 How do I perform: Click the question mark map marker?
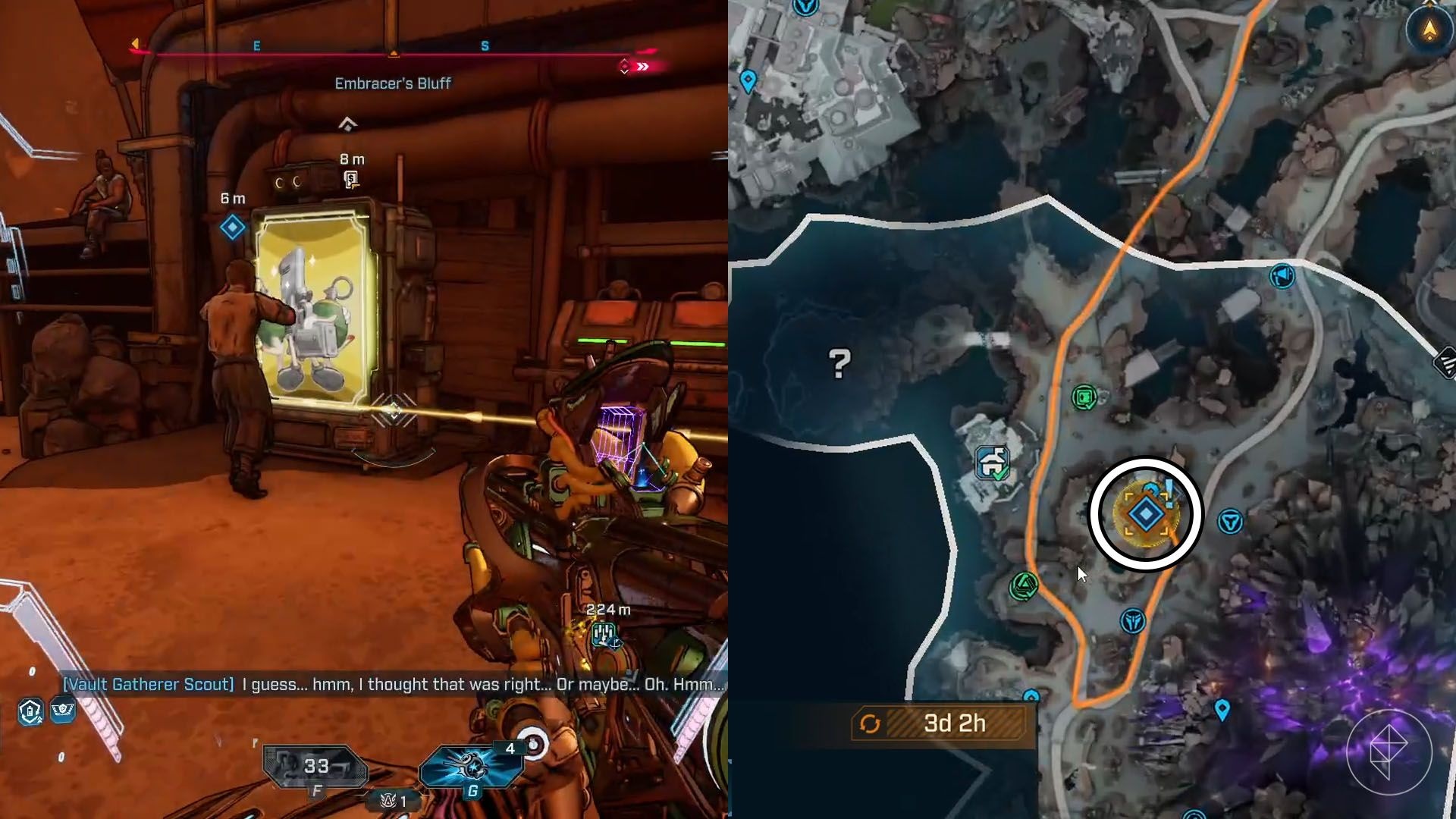click(x=839, y=364)
